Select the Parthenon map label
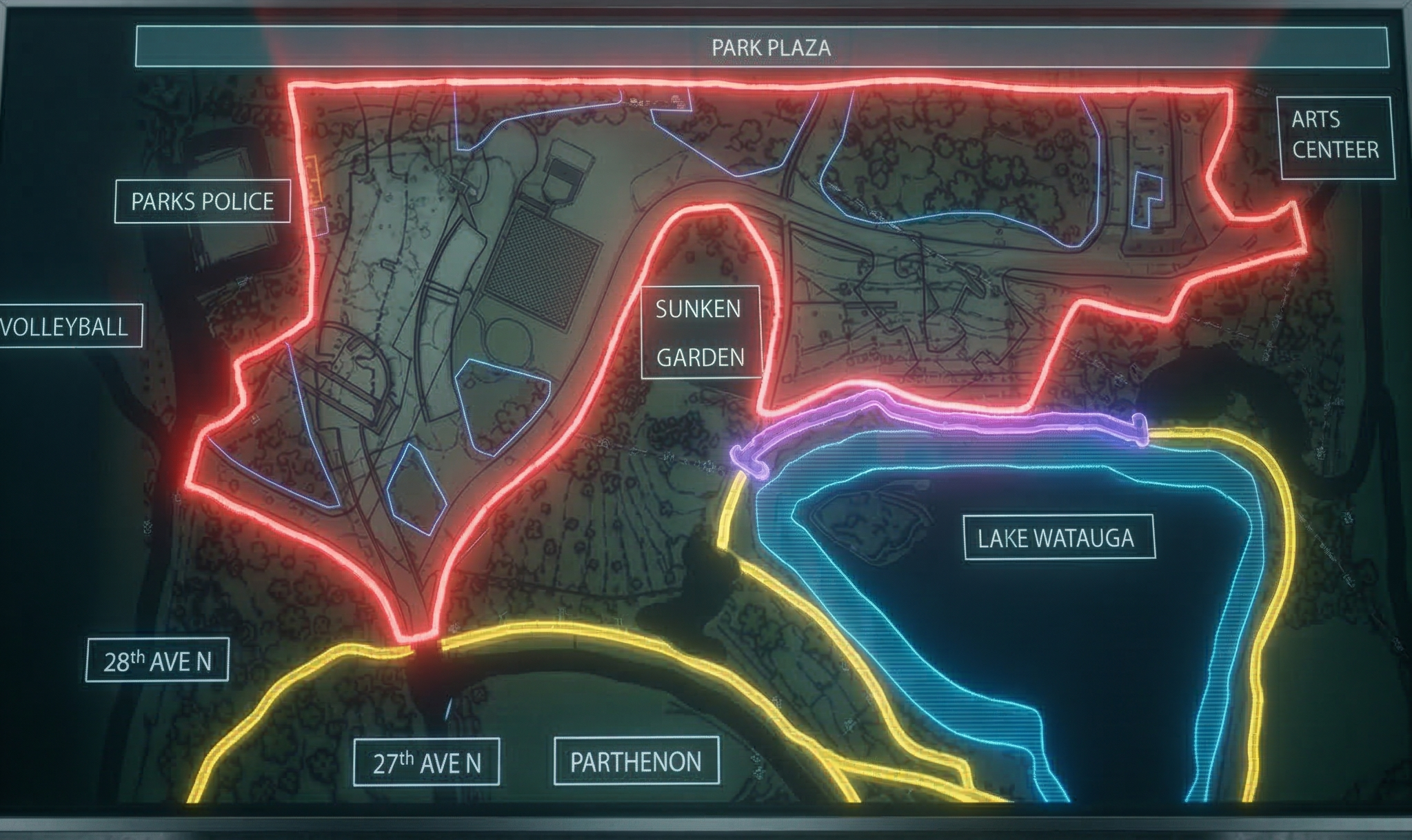 pos(636,761)
